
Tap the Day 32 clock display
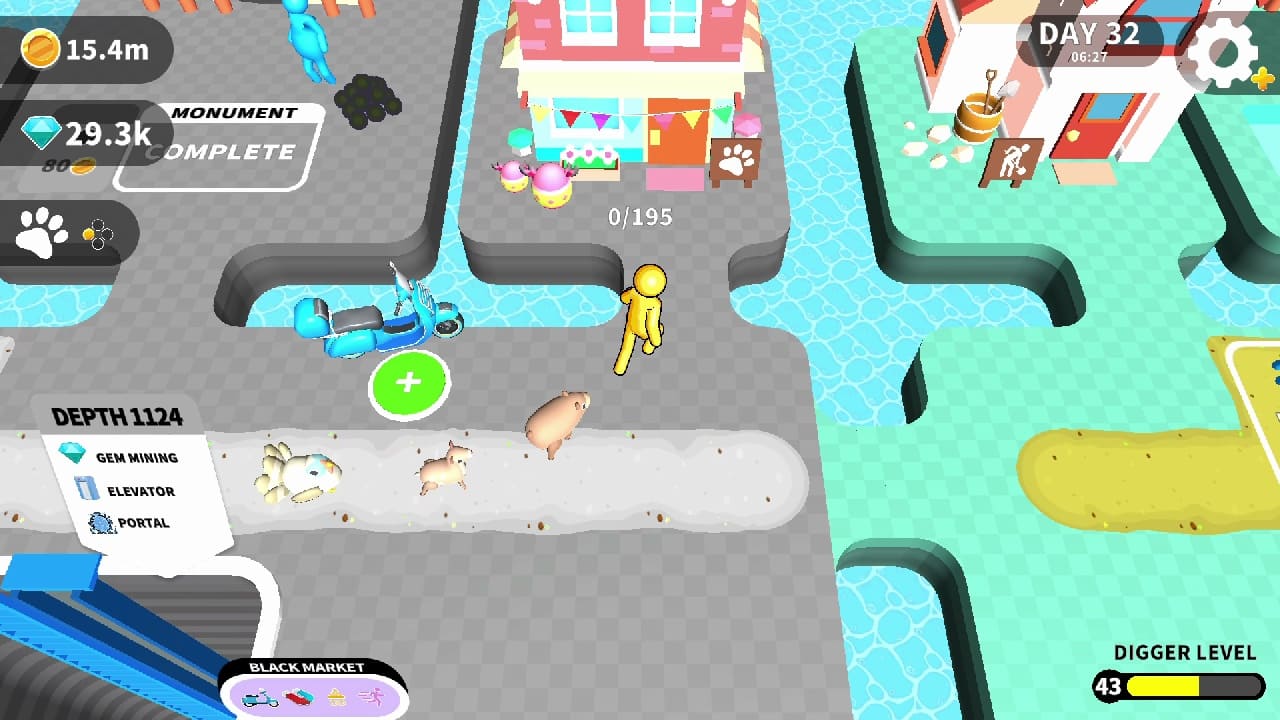coord(1092,38)
